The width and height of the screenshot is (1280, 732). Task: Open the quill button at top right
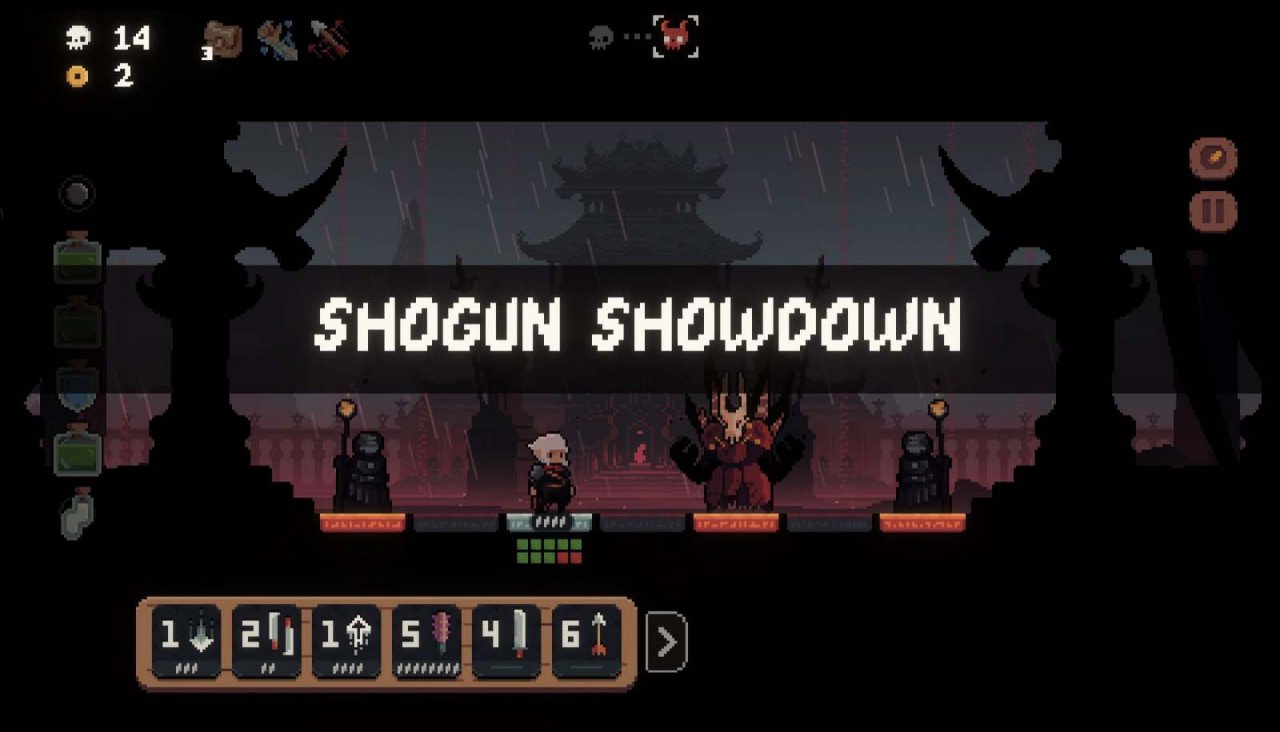1215,157
